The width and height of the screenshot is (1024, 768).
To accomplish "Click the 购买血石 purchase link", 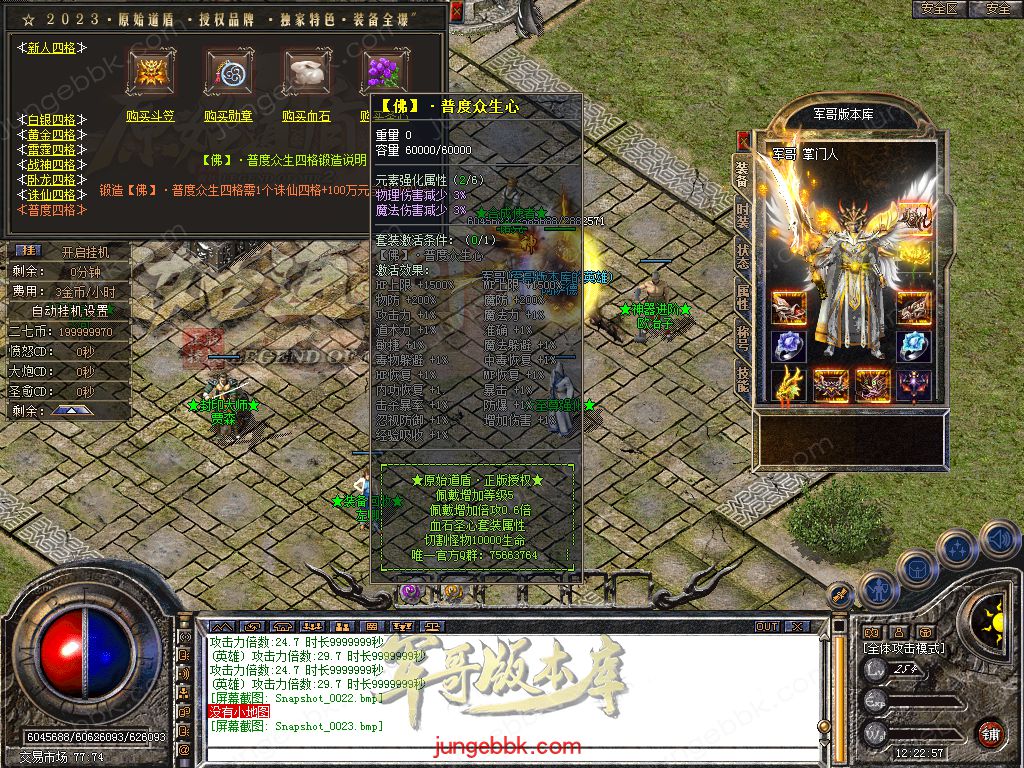I will coord(306,116).
